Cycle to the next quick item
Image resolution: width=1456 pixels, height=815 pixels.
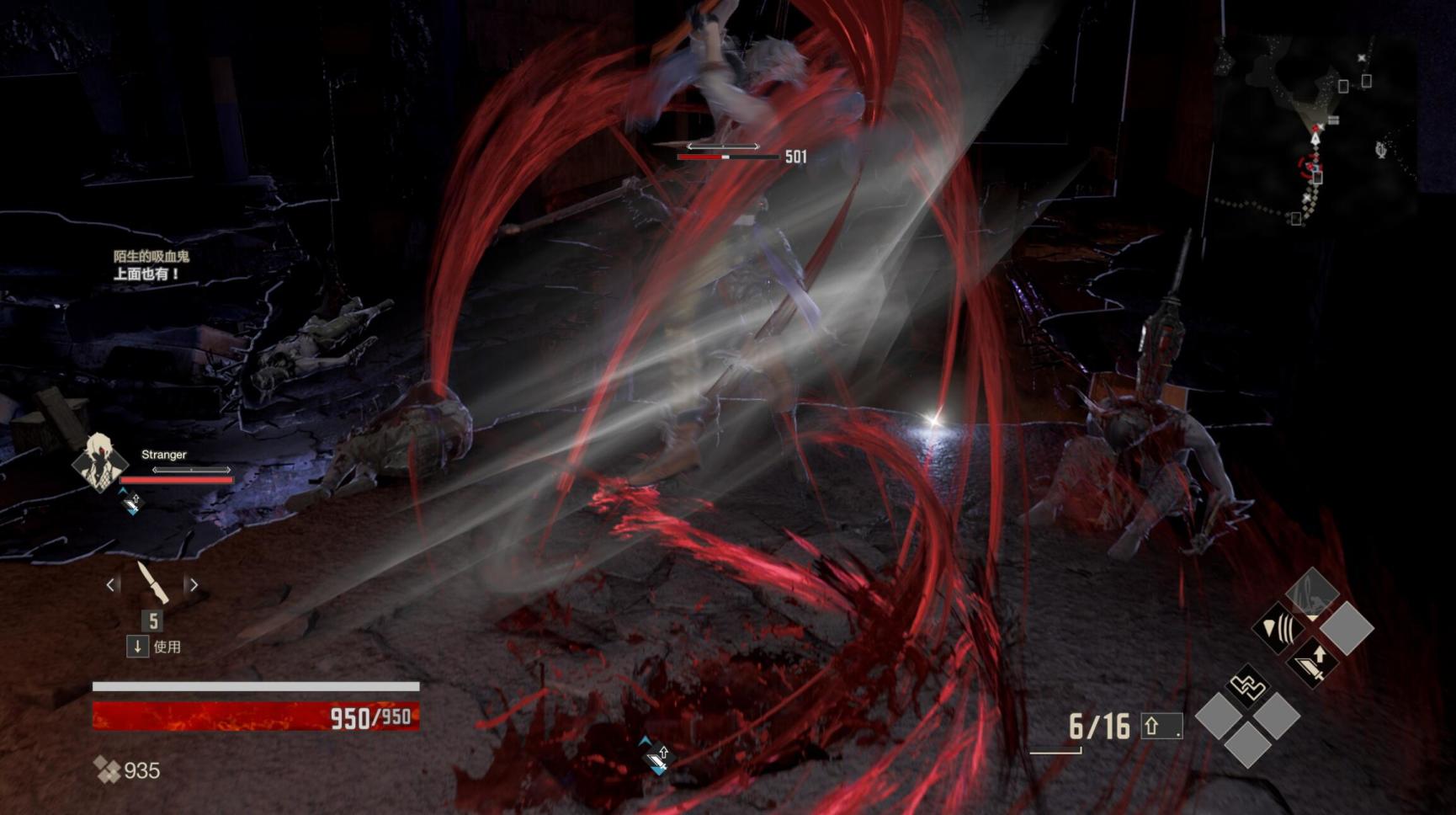(x=194, y=585)
